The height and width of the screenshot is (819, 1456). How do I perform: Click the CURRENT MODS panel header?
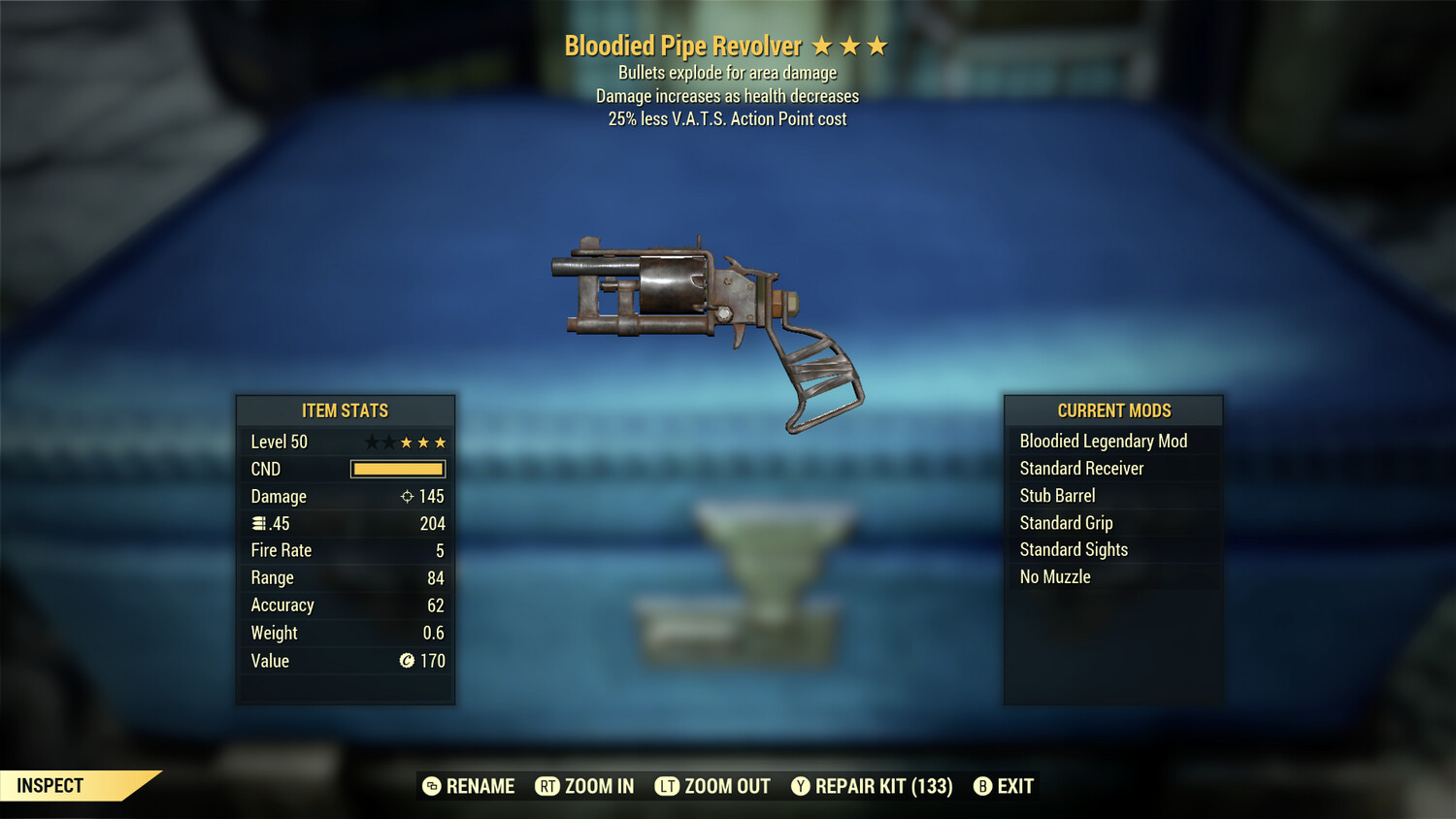click(1113, 410)
